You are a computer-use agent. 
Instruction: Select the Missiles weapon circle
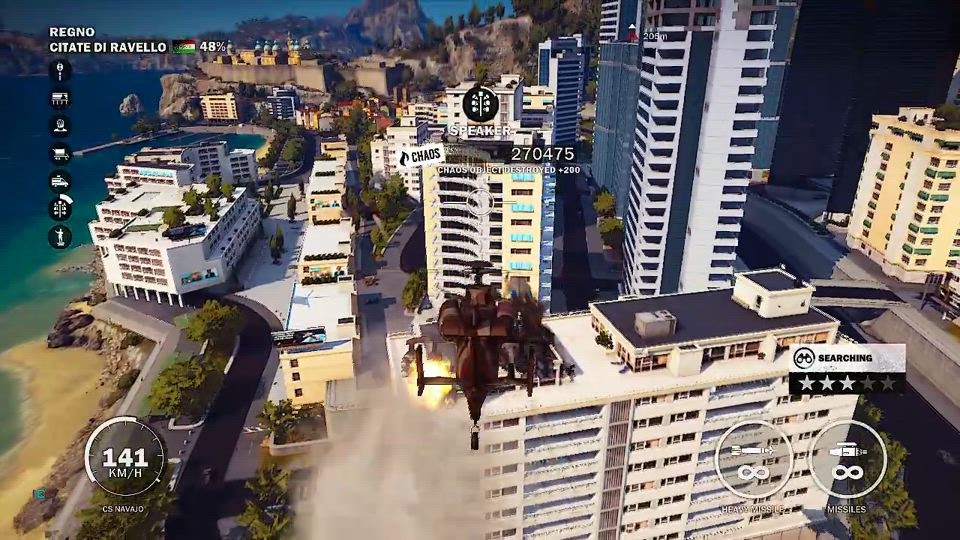click(x=847, y=459)
